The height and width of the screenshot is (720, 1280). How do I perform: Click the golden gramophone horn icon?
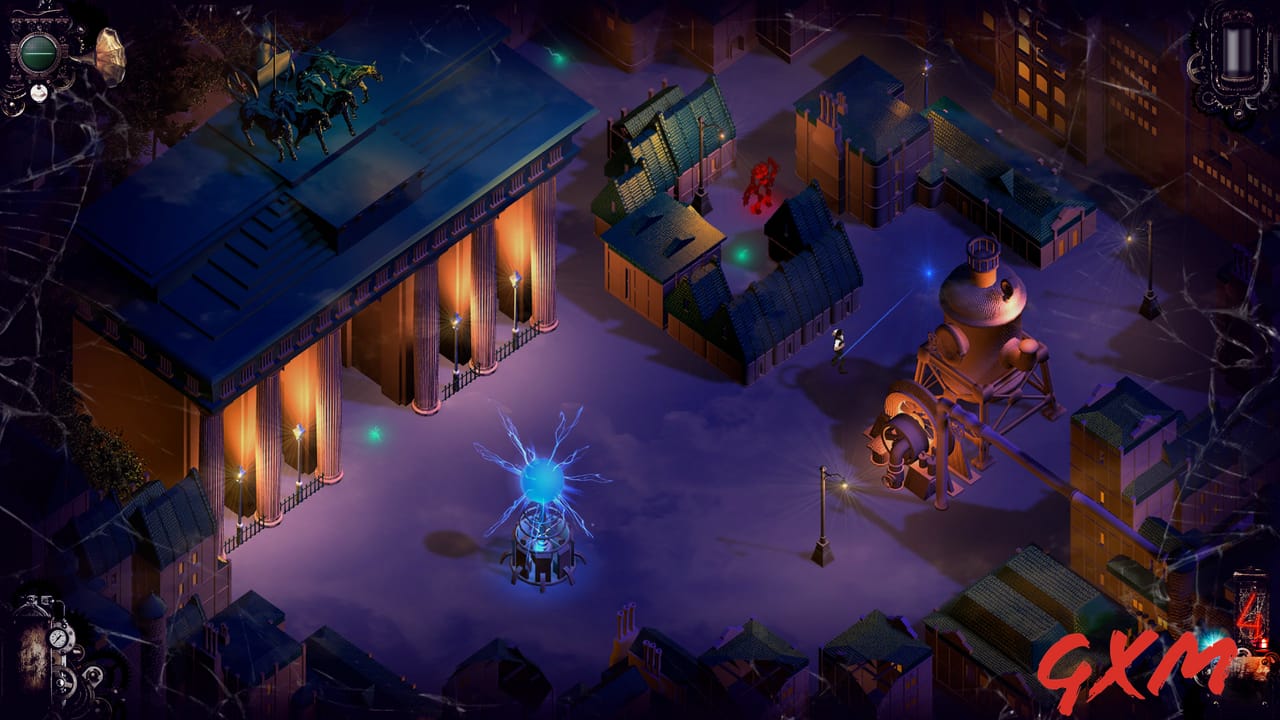109,55
